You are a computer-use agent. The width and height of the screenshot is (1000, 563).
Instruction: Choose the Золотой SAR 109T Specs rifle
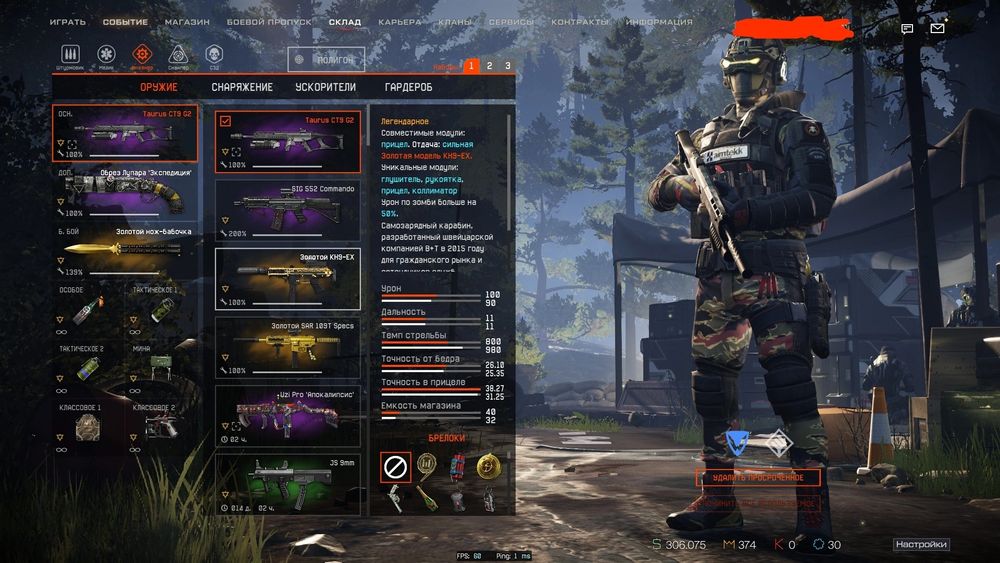pos(288,347)
